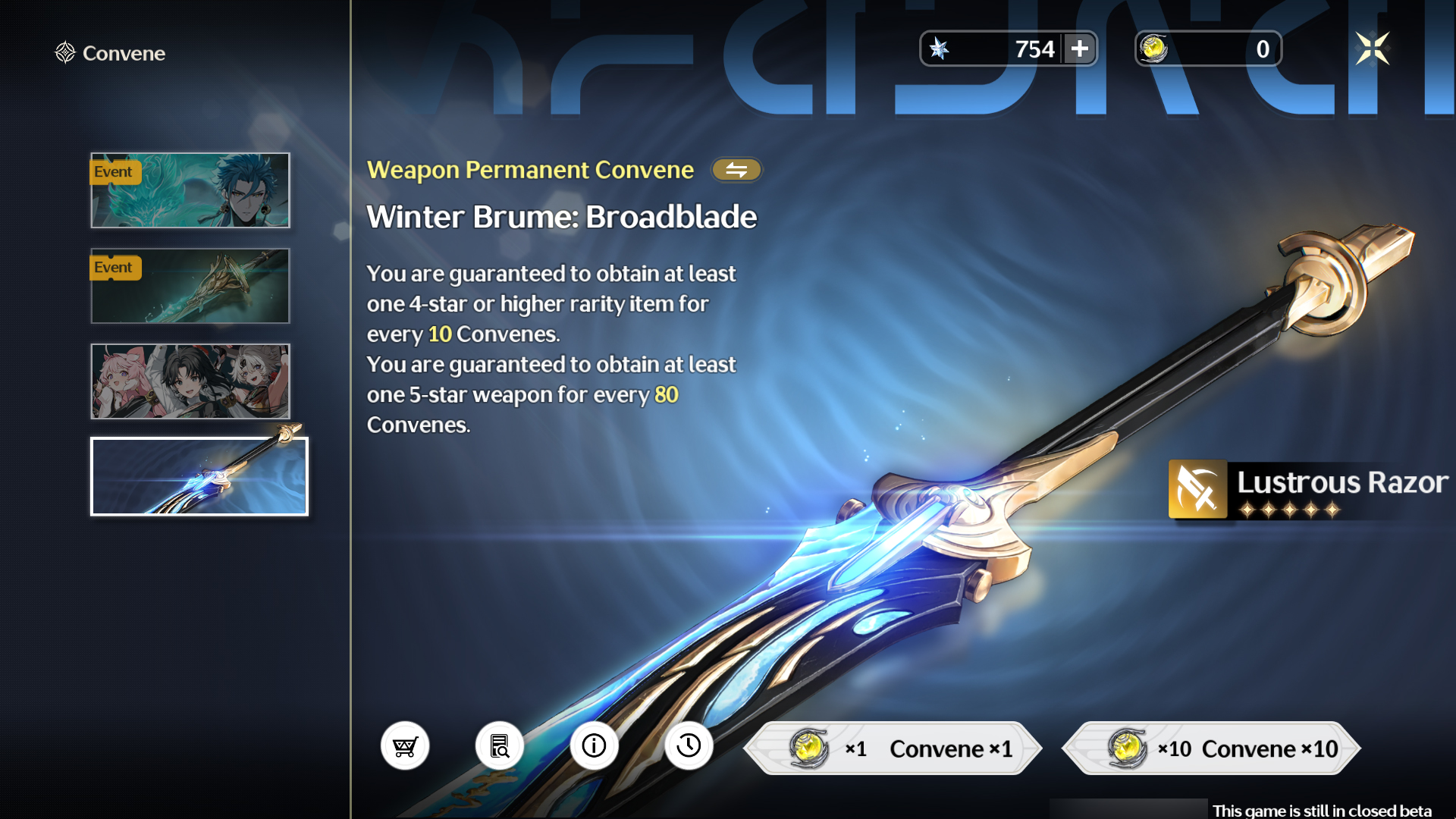Image resolution: width=1456 pixels, height=819 pixels.
Task: Select the Winter Brume: Broadblade banner thumbnail
Action: pos(199,476)
